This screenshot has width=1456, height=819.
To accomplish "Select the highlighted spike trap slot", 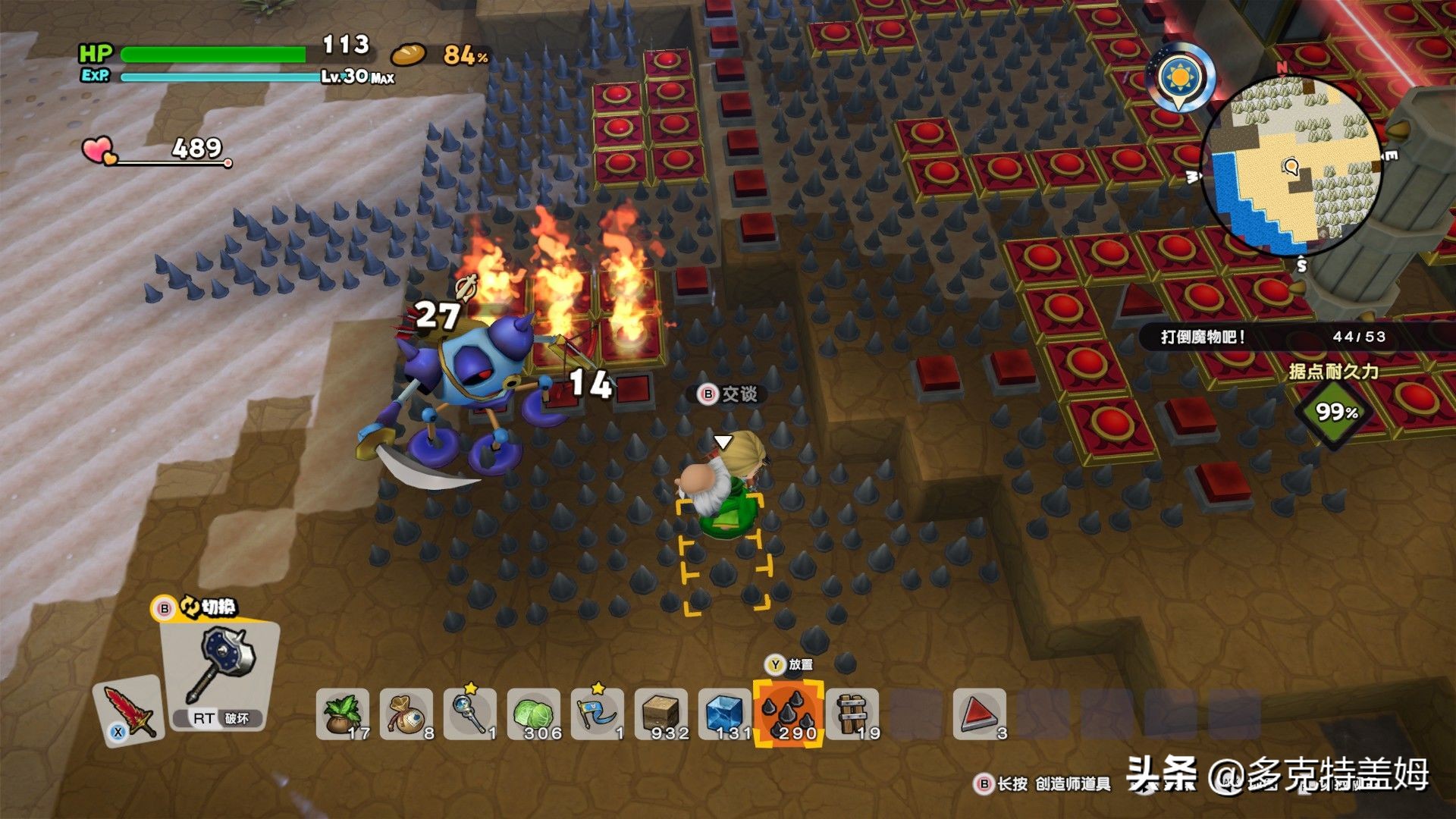I will [789, 714].
